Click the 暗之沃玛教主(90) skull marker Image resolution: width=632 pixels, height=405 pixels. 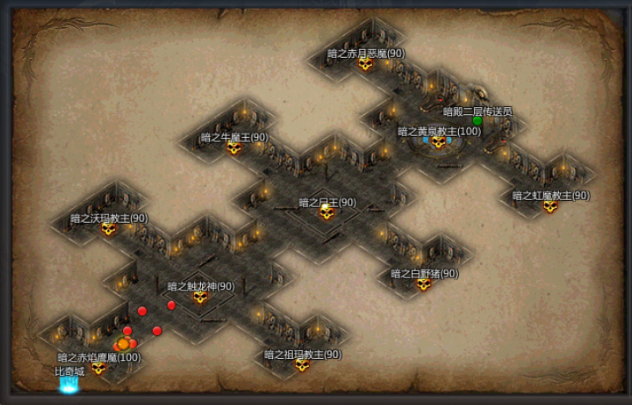click(x=108, y=229)
